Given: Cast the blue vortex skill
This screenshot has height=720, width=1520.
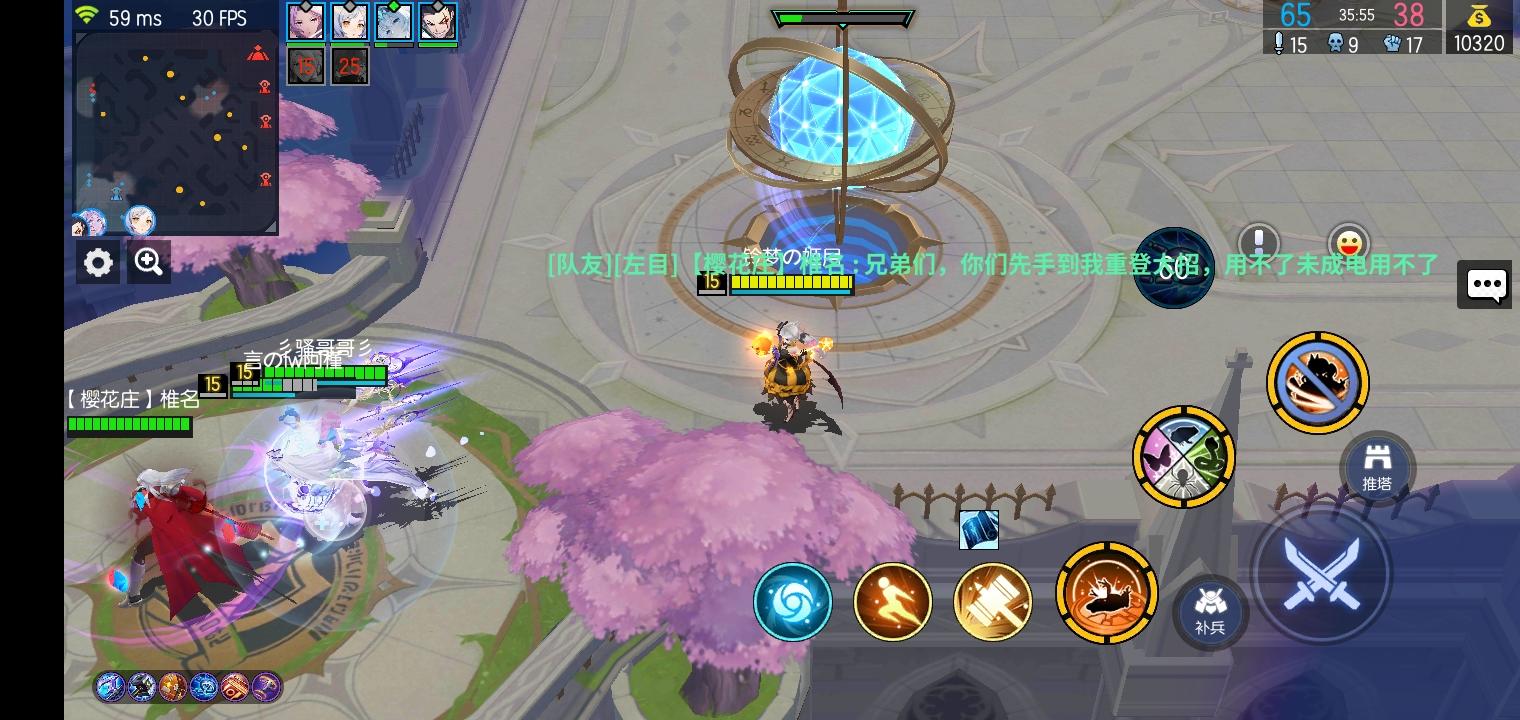Looking at the screenshot, I should [x=793, y=601].
